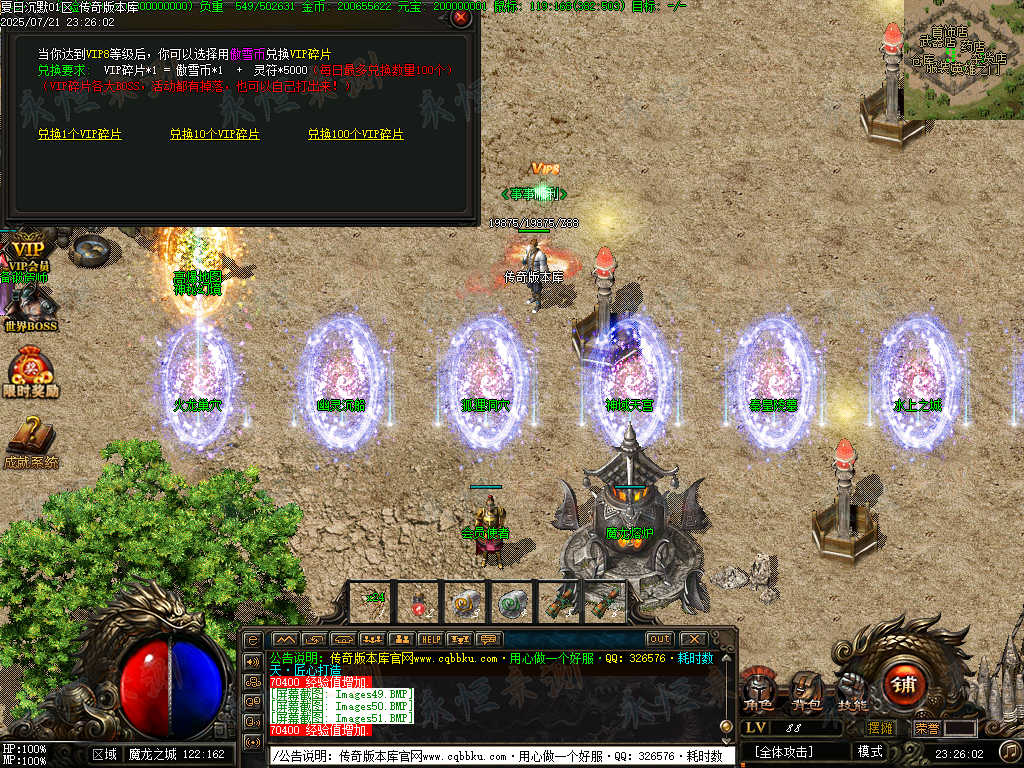Choose 兑换100个VIP碎片 exchange option

tap(355, 134)
